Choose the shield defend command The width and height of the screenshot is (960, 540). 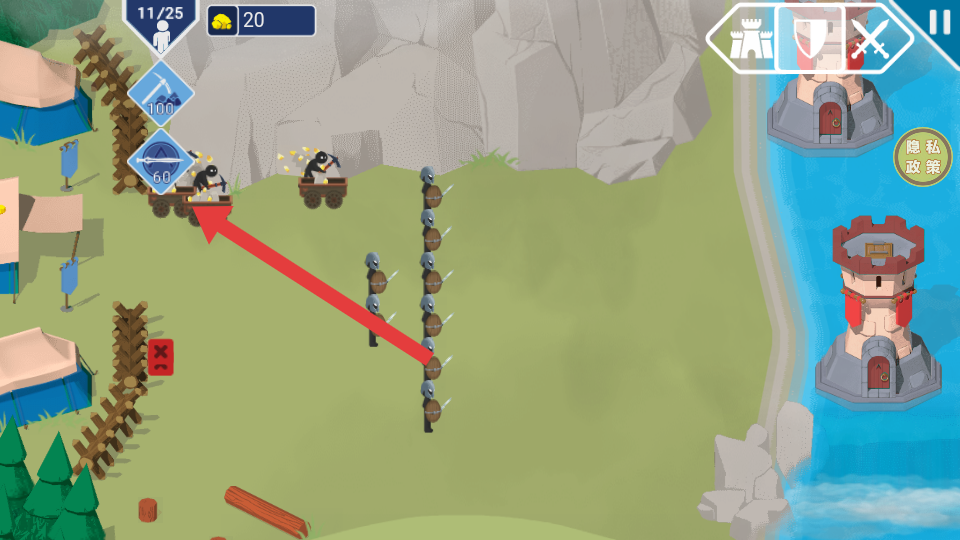coord(809,40)
